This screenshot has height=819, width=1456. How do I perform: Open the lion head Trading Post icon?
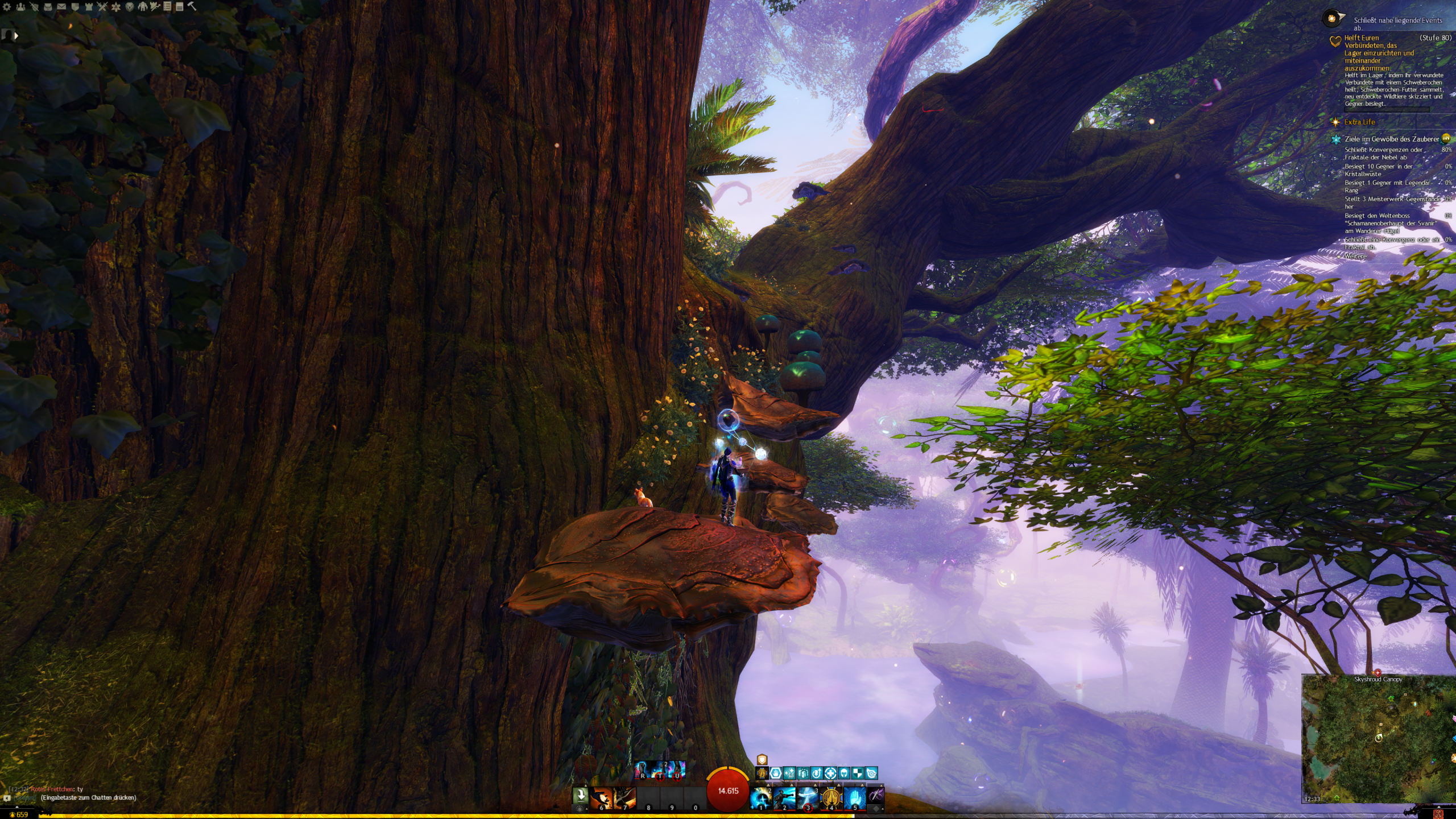(x=130, y=7)
